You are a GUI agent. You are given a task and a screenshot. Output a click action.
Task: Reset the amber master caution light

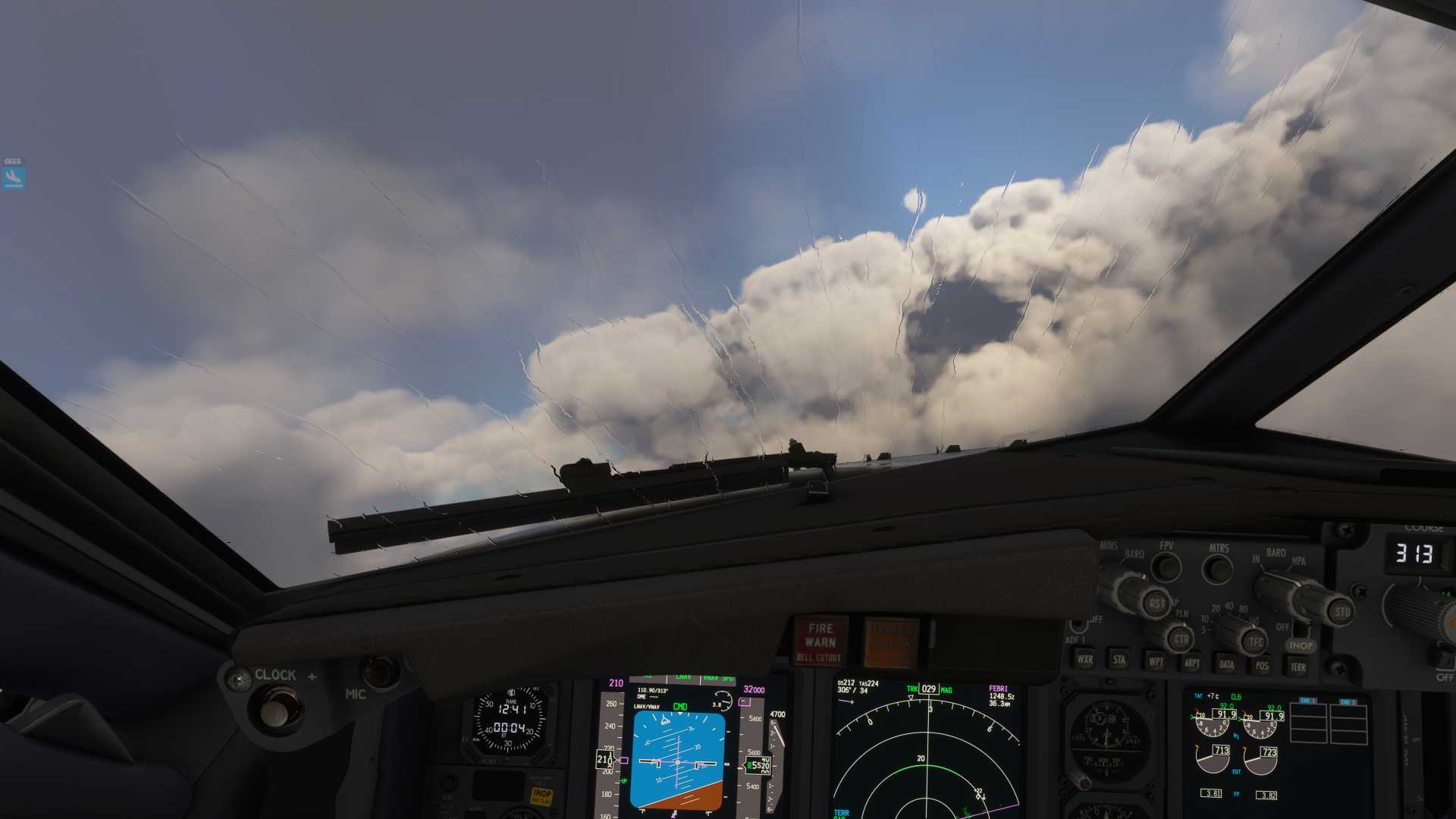(891, 642)
